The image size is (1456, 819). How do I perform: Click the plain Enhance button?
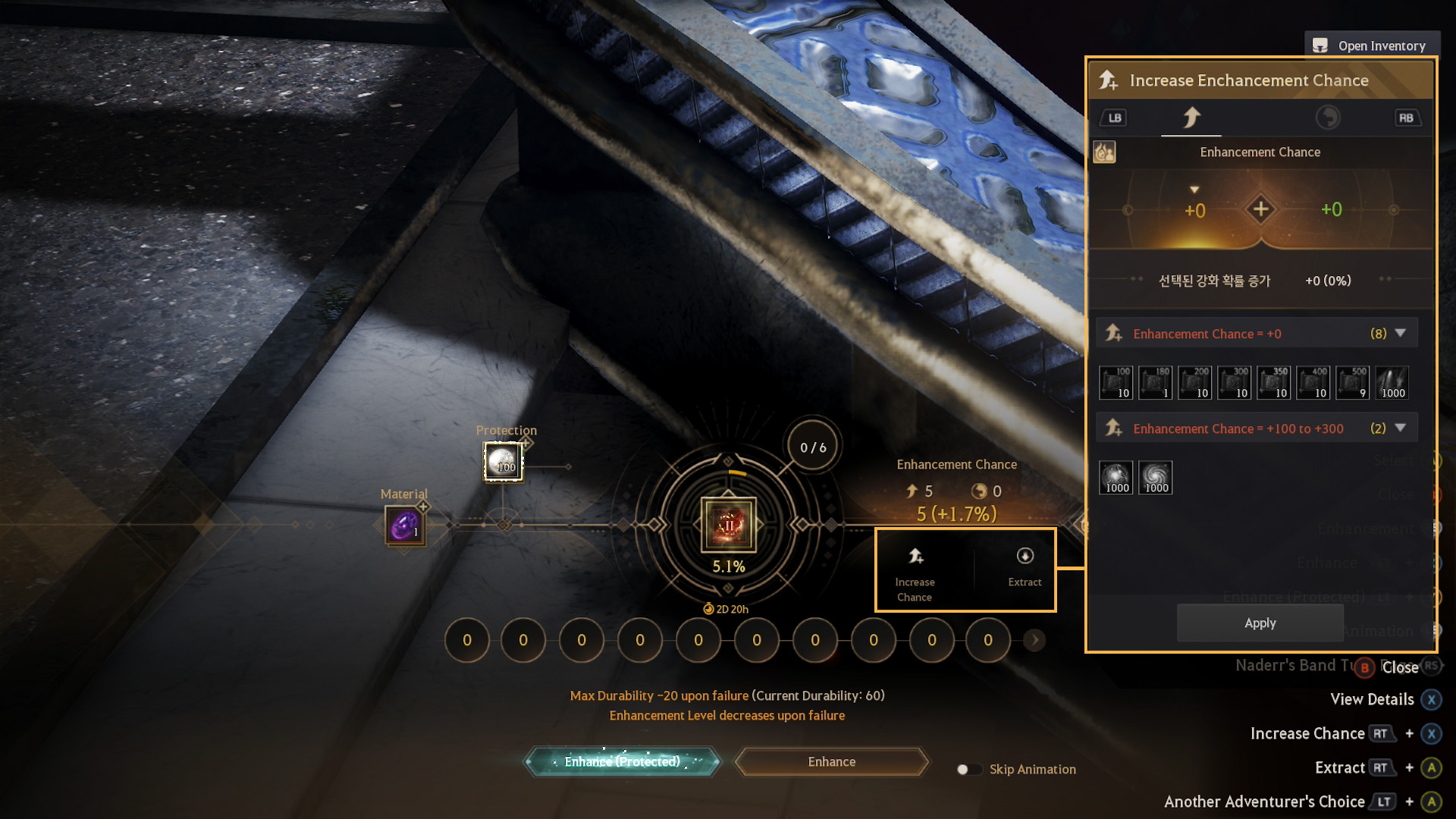831,761
